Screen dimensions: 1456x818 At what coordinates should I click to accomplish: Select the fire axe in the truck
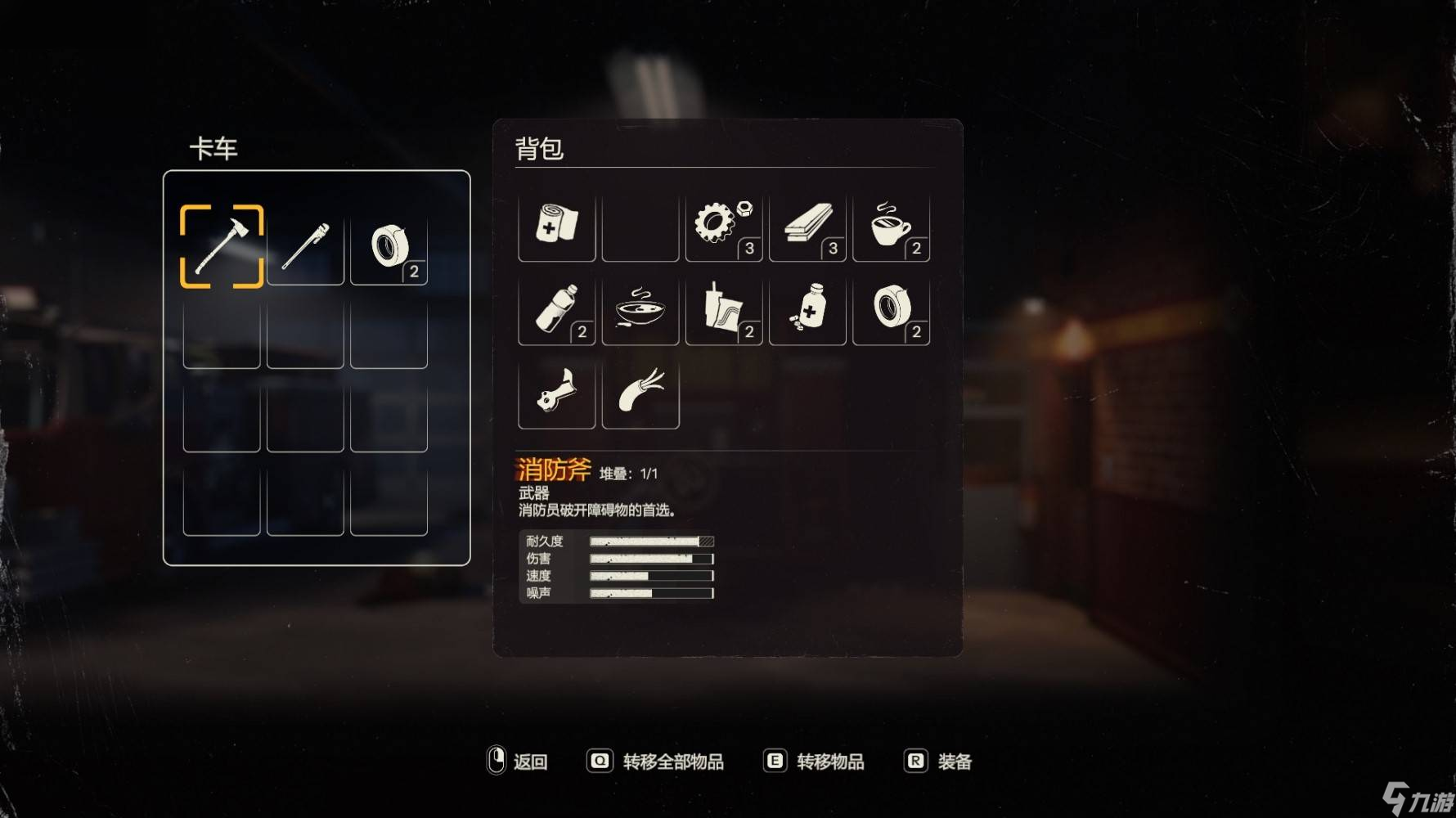222,246
